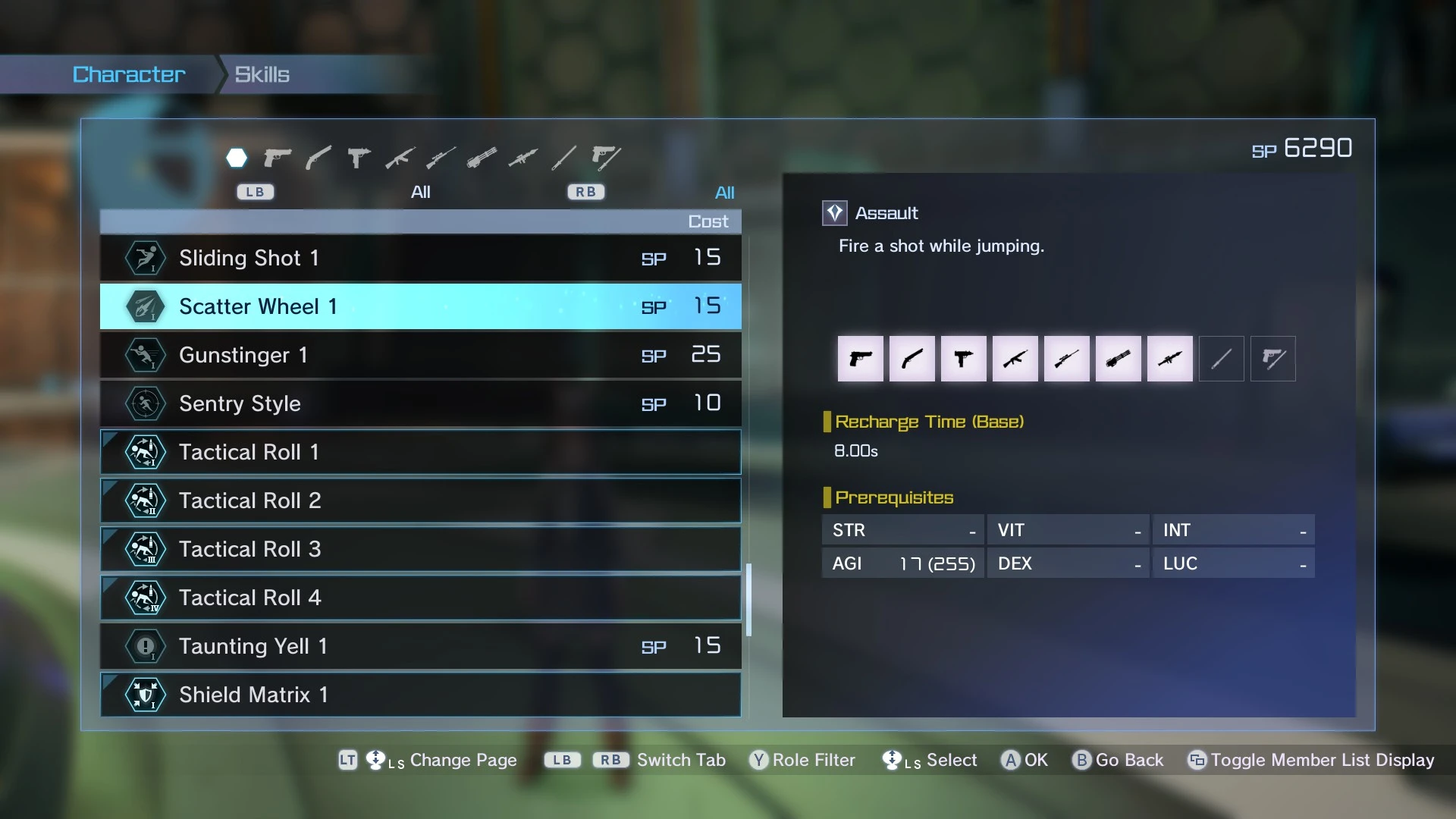The width and height of the screenshot is (1456, 819).
Task: Choose the Shield Matrix 1 skill
Action: 420,695
